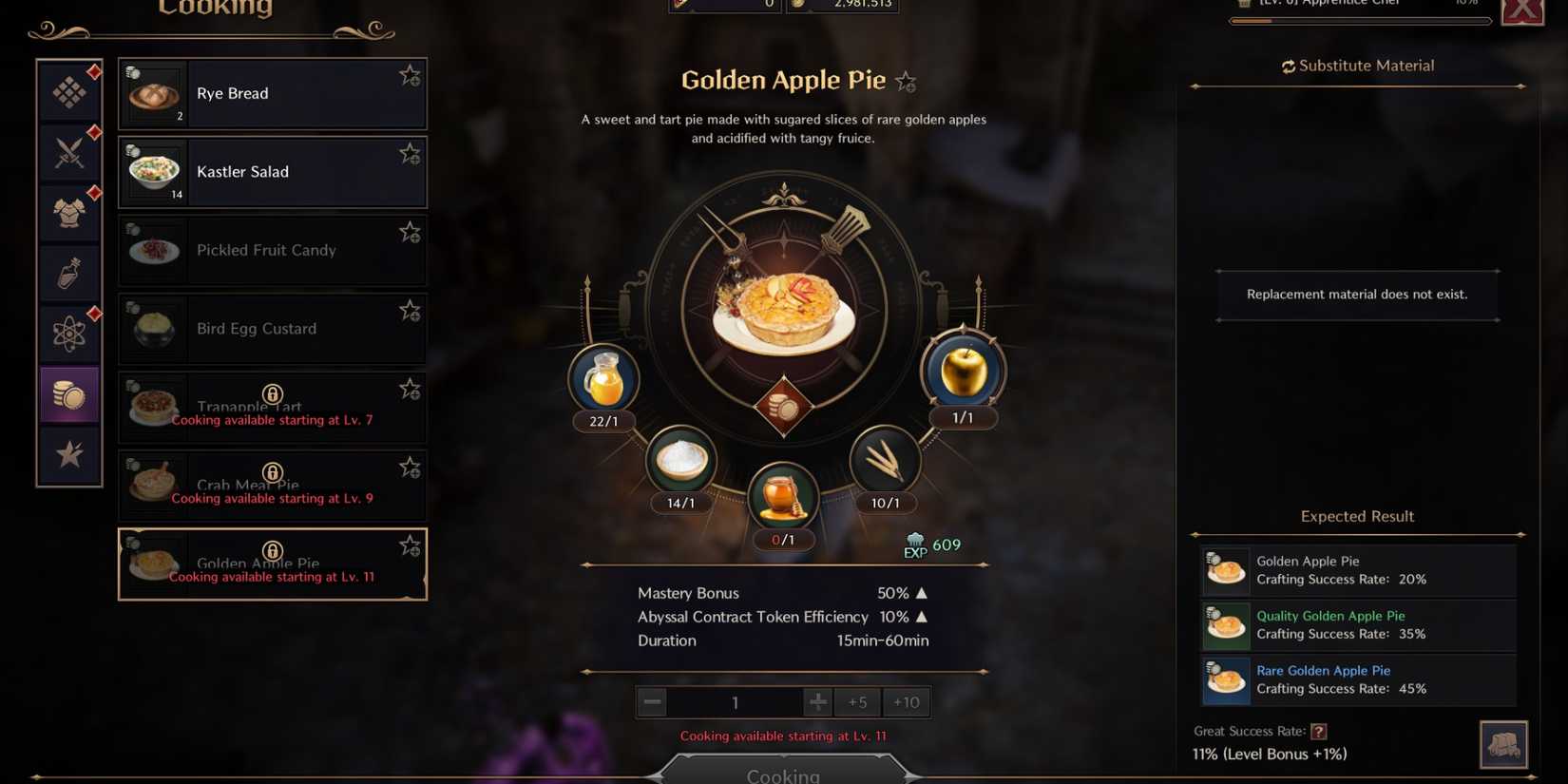Open the potion flask crafting category
Viewport: 1568px width, 784px height.
[68, 273]
